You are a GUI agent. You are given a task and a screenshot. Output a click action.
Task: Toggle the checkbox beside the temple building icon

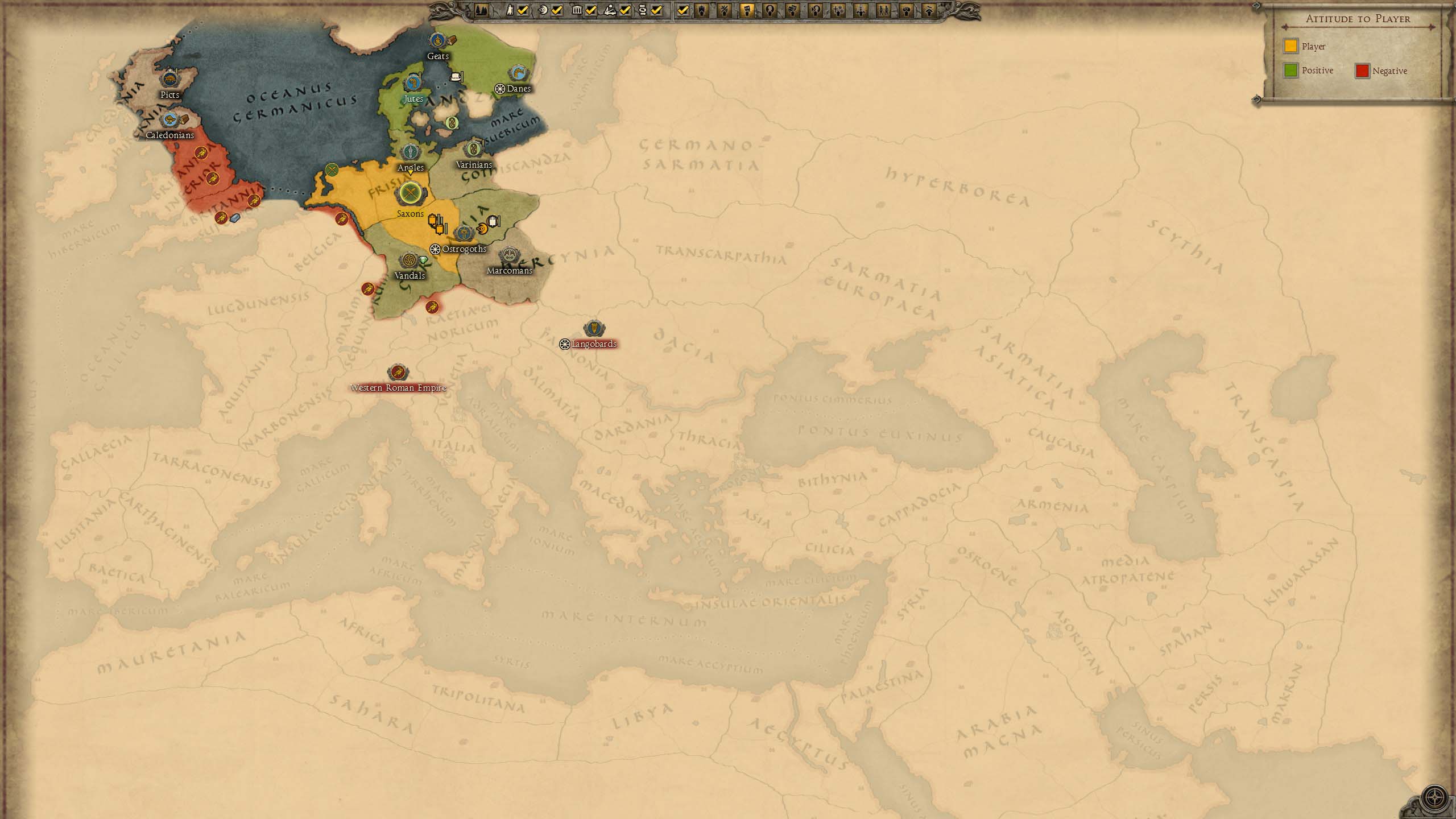click(591, 10)
